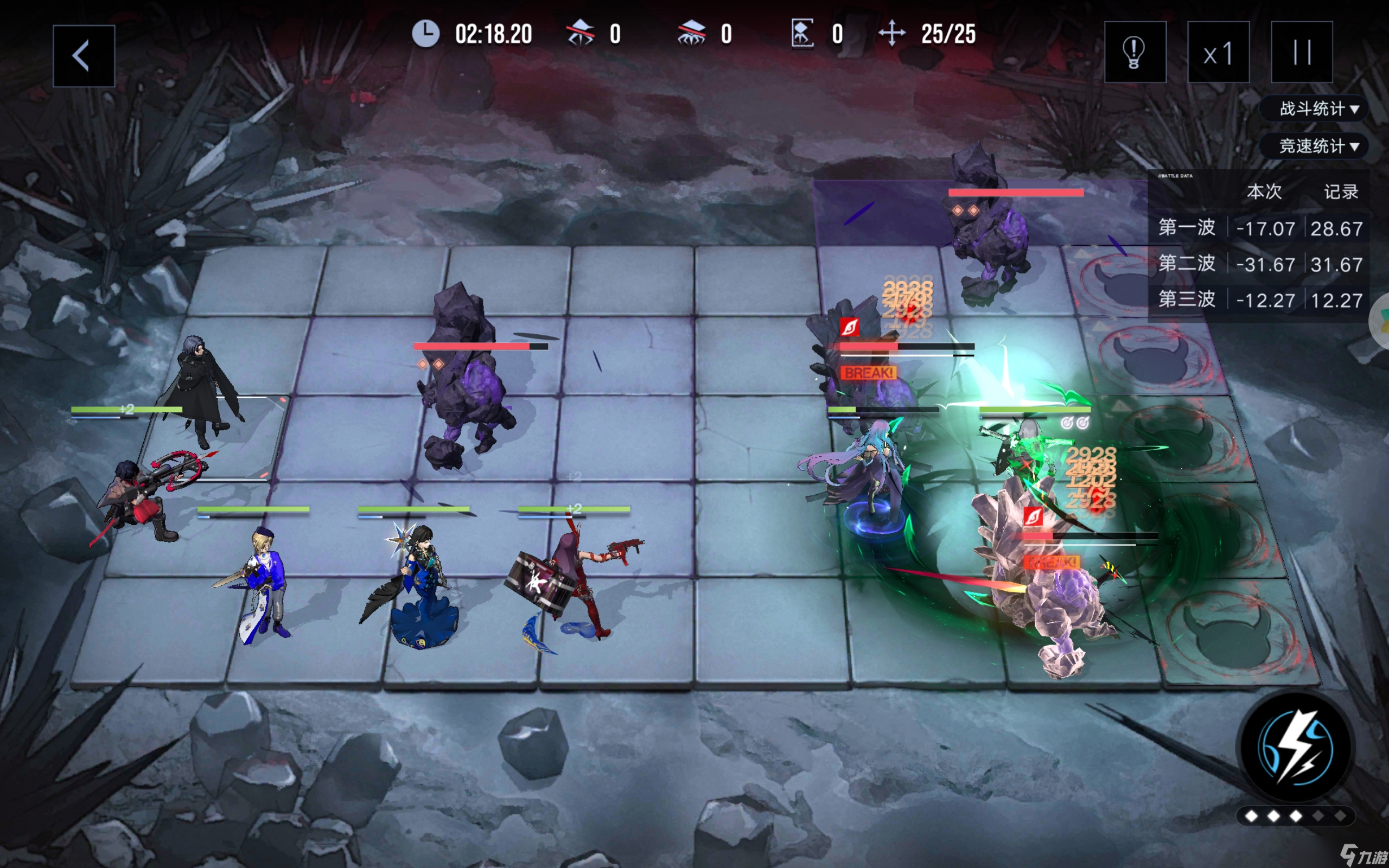Image resolution: width=1389 pixels, height=868 pixels.
Task: Go back using the arrow button
Action: point(83,56)
